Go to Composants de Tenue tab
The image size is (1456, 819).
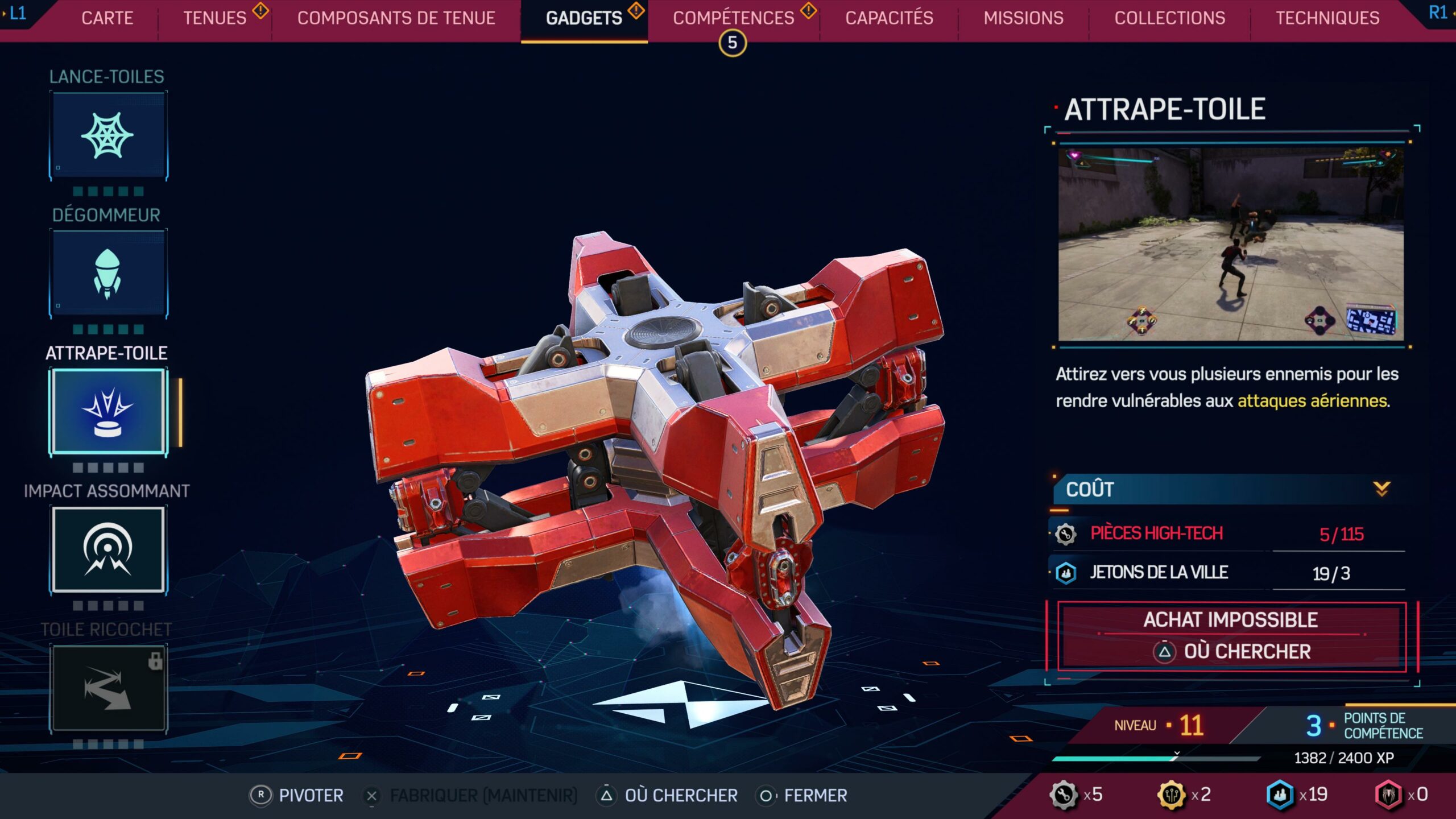pyautogui.click(x=396, y=18)
